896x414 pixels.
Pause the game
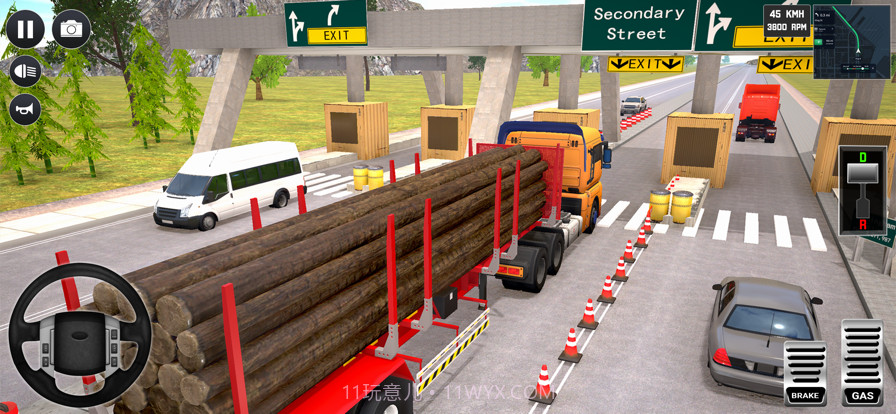pyautogui.click(x=25, y=29)
